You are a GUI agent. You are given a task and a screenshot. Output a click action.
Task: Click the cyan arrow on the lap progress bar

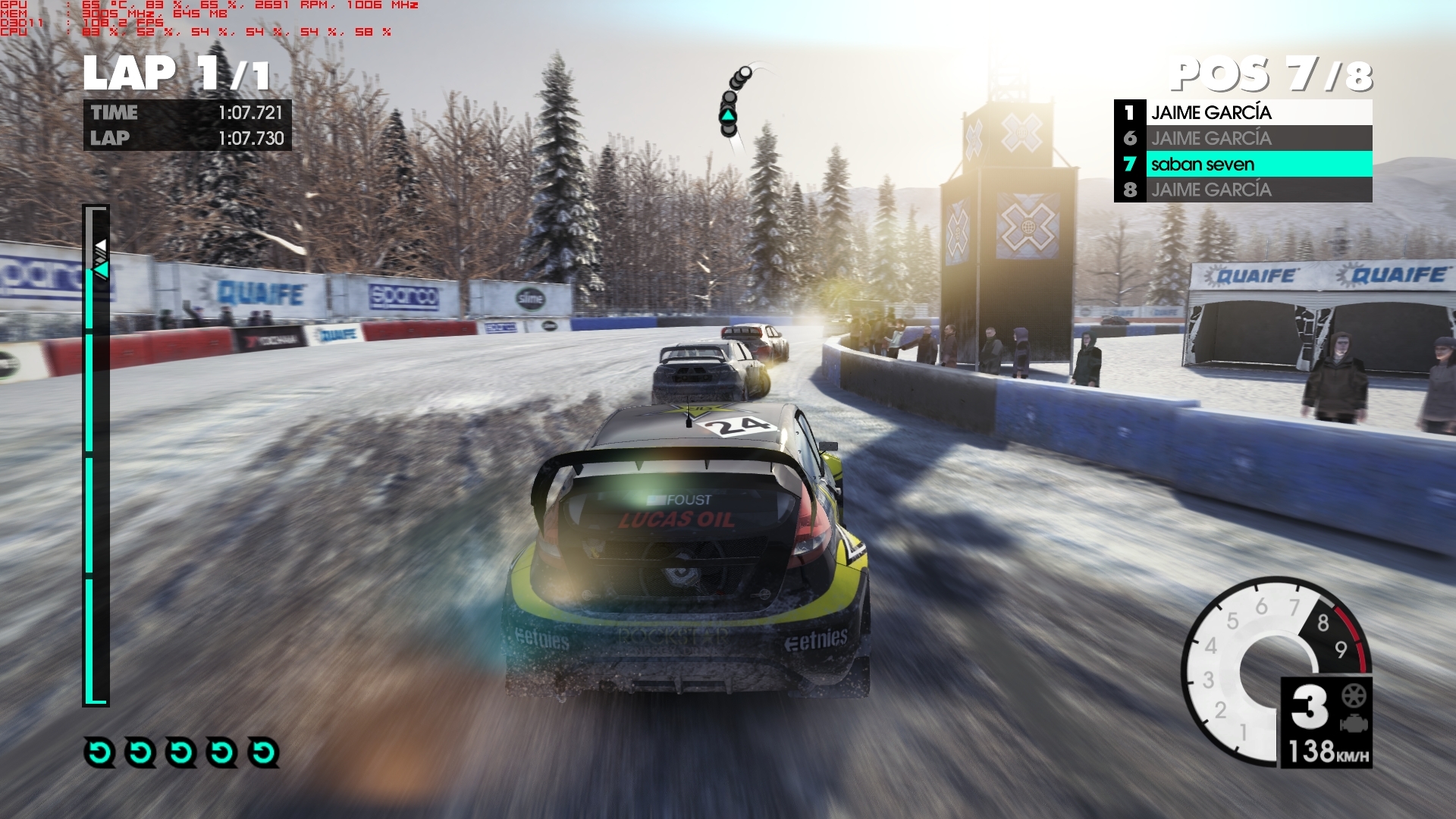coord(102,269)
